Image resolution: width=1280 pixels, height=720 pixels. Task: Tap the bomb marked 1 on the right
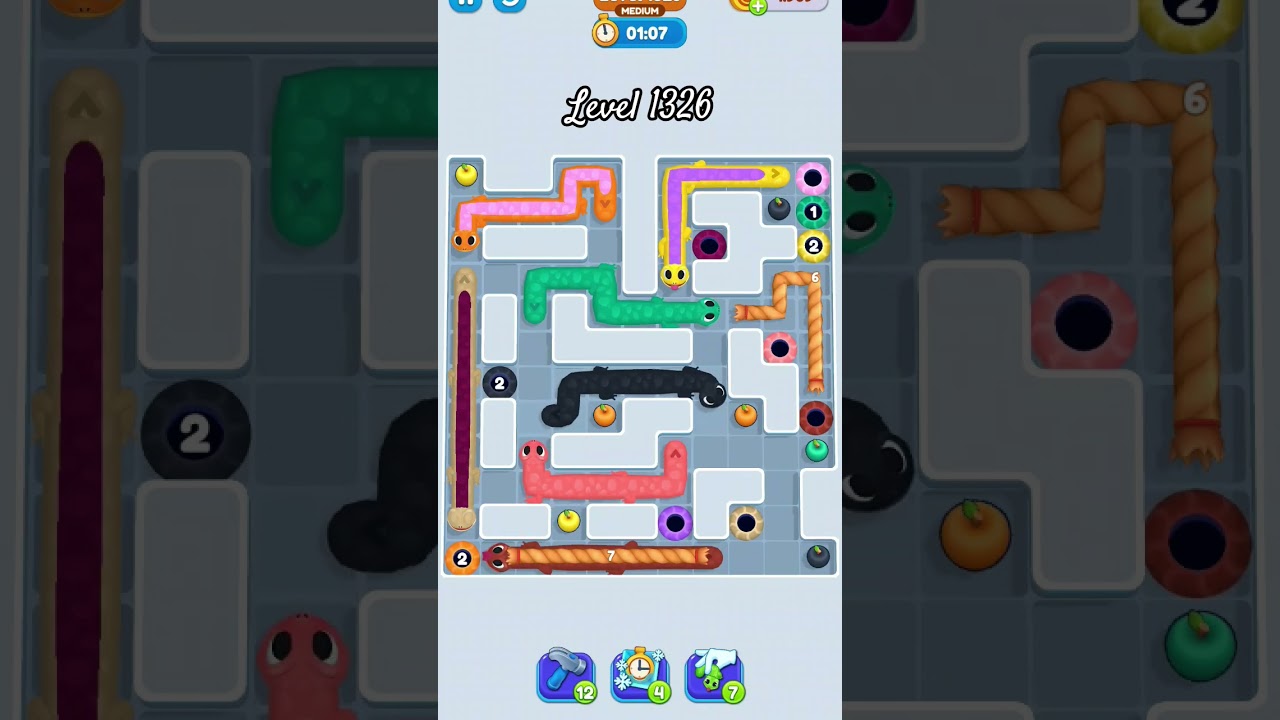point(813,210)
